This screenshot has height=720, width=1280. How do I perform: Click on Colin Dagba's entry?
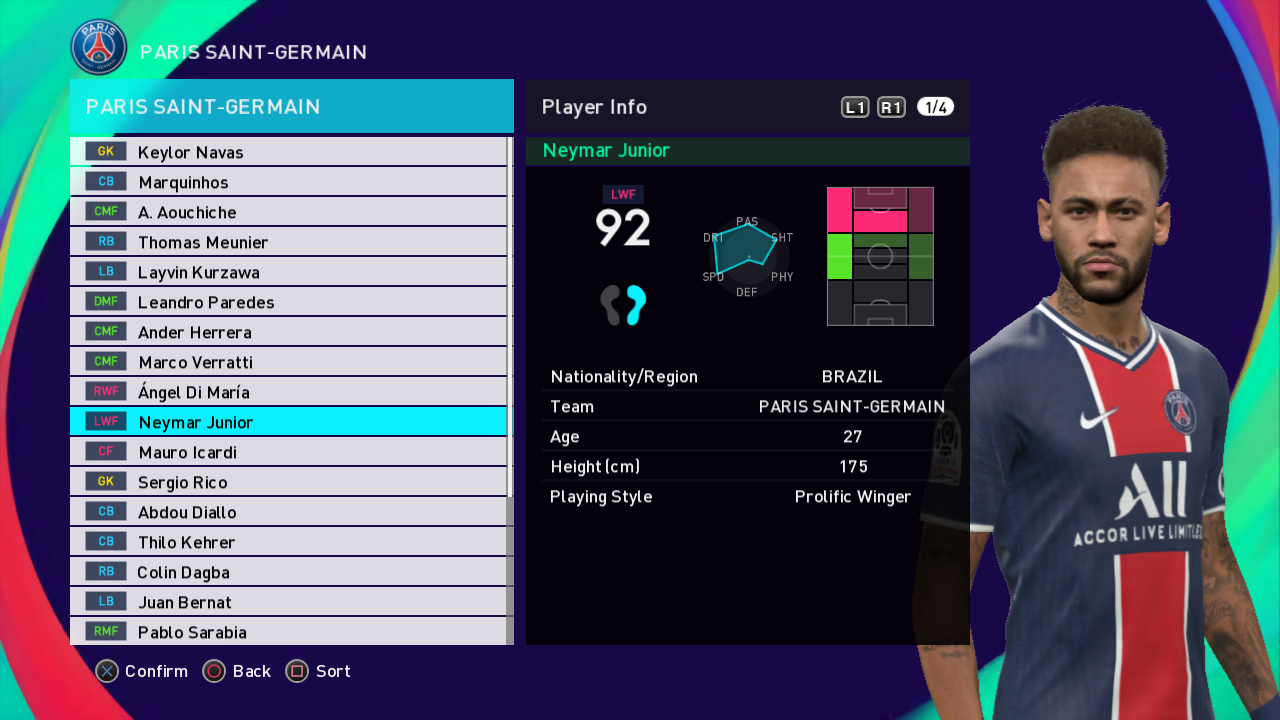click(288, 572)
